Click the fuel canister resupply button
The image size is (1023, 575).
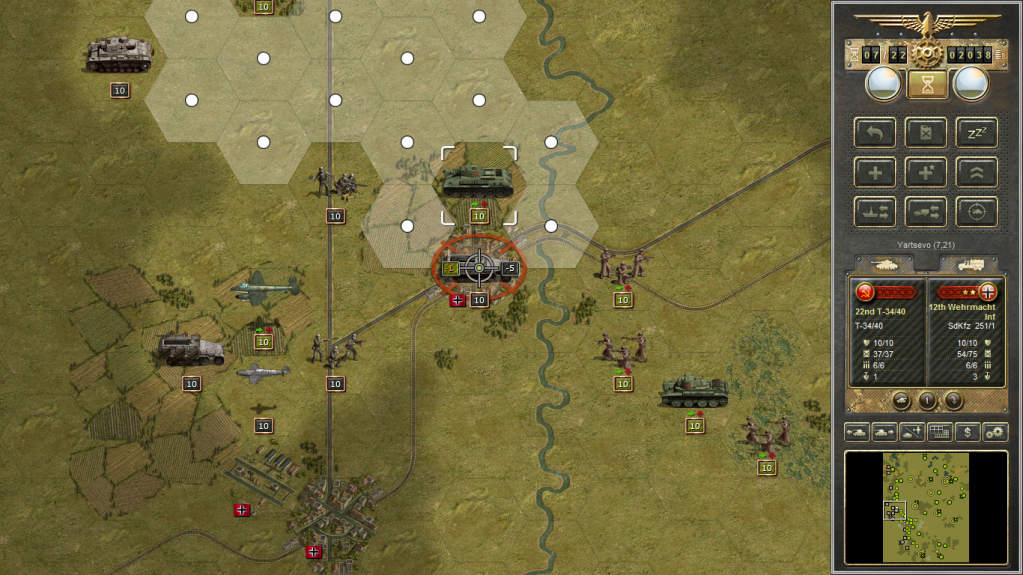point(925,133)
